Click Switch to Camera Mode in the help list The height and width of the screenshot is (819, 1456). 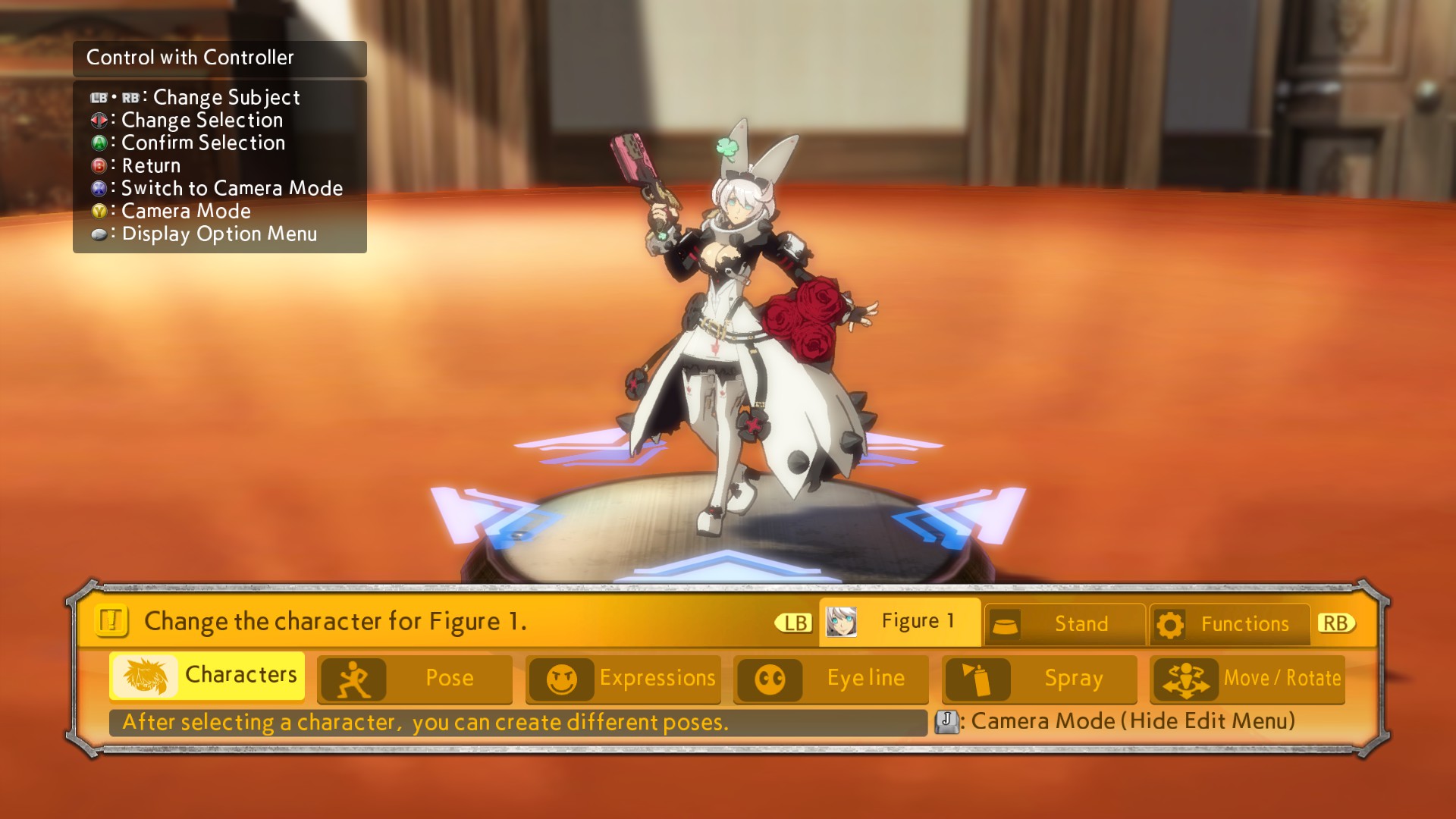point(229,188)
